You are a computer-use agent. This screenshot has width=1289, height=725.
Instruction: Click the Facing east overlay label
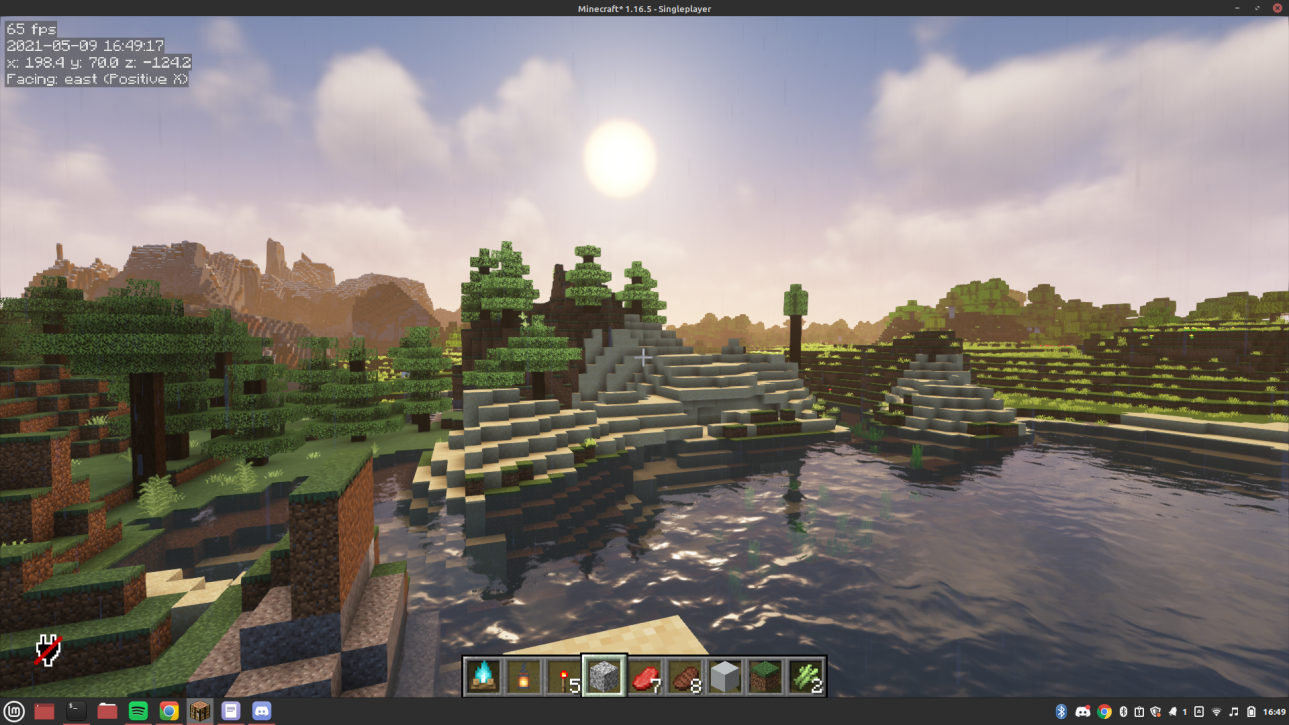[x=95, y=76]
